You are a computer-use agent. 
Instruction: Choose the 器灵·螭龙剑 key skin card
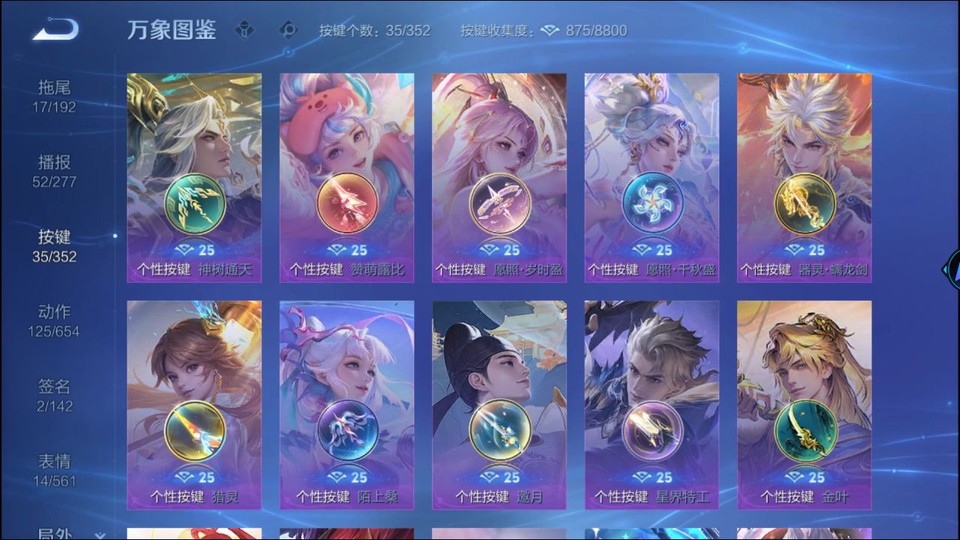pos(804,177)
